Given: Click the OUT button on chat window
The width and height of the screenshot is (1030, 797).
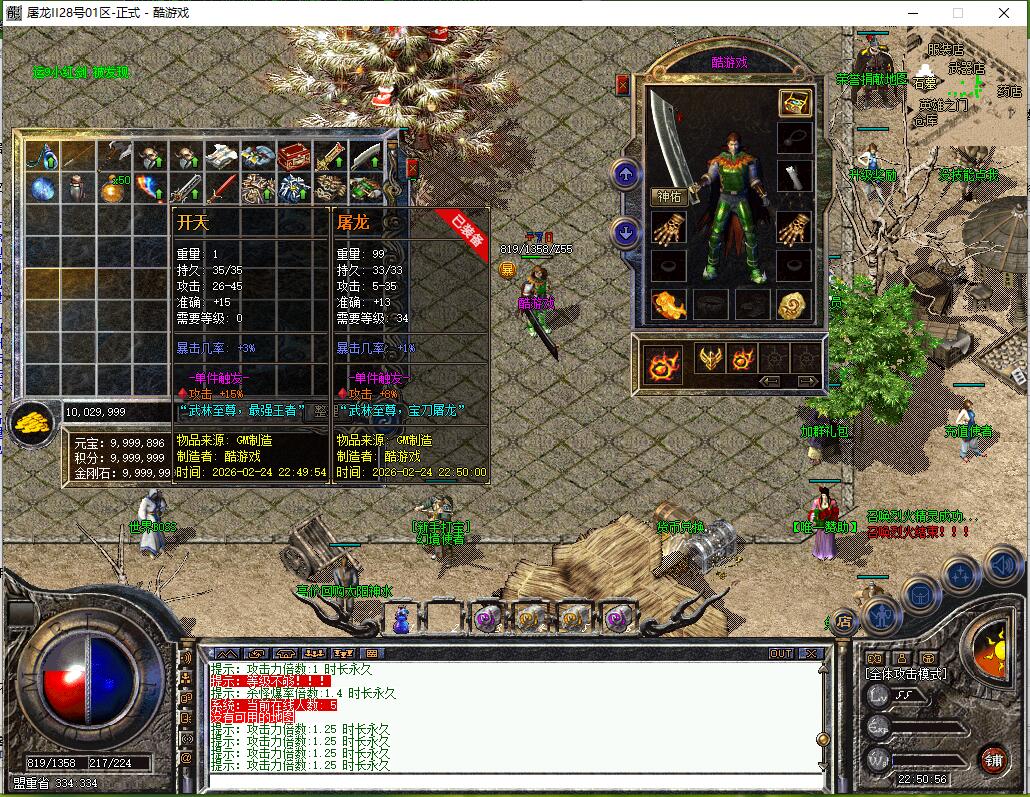Looking at the screenshot, I should click(x=781, y=653).
